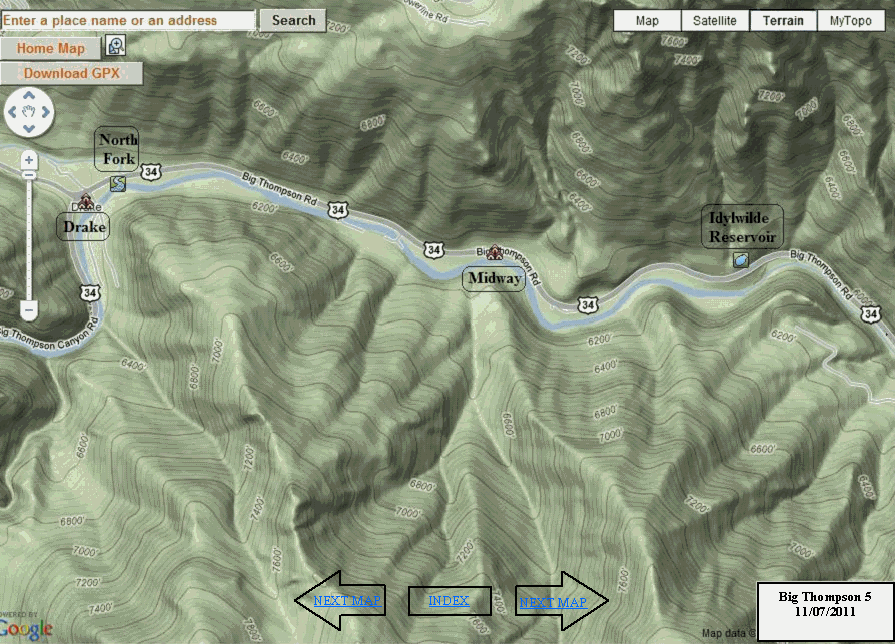Click the Midway map marker
This screenshot has width=895, height=644.
493,254
